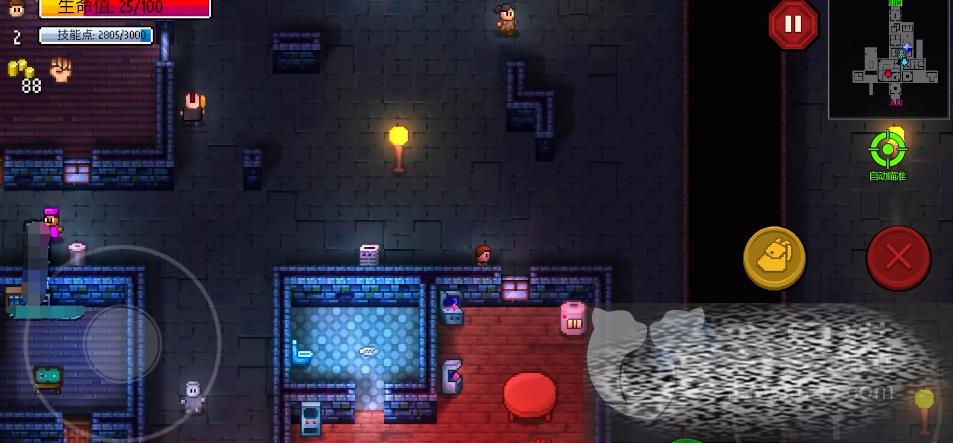The width and height of the screenshot is (953, 443).
Task: Open the yellow backpack inventory button
Action: (774, 258)
